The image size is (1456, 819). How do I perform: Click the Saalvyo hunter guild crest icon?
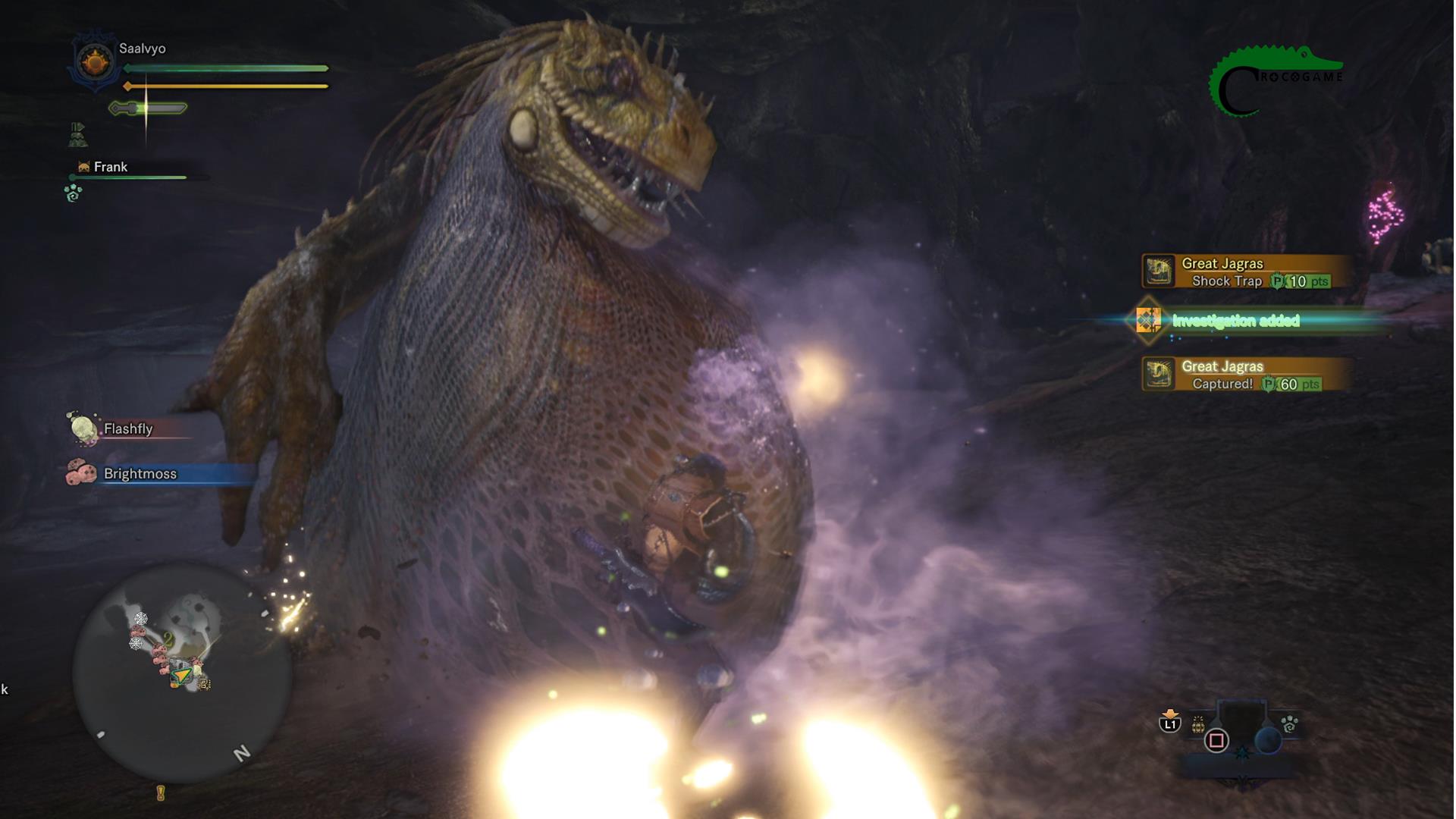tap(94, 61)
